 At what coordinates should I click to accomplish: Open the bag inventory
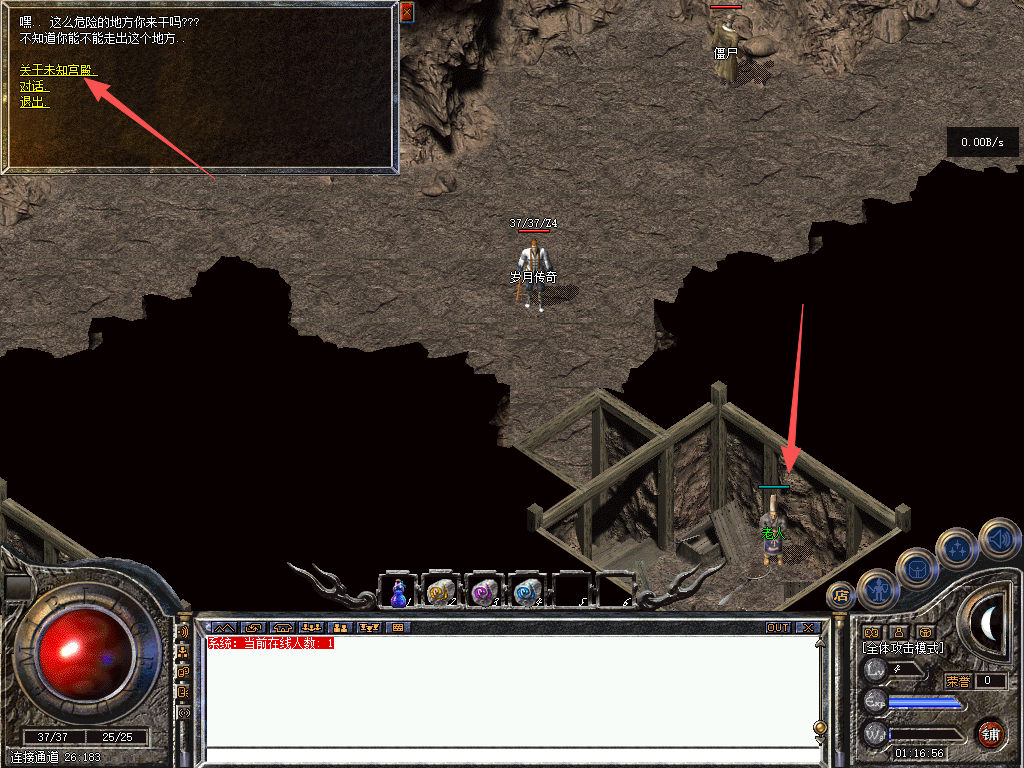[917, 568]
